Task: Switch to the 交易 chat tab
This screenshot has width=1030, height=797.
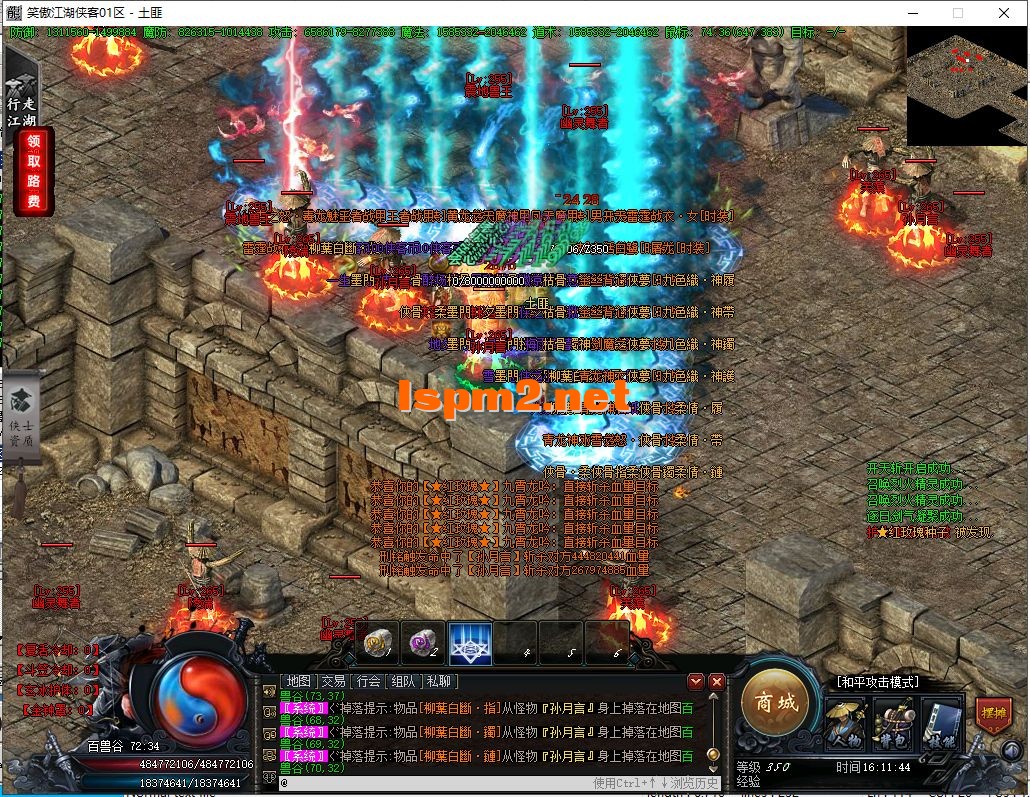Action: [x=334, y=681]
